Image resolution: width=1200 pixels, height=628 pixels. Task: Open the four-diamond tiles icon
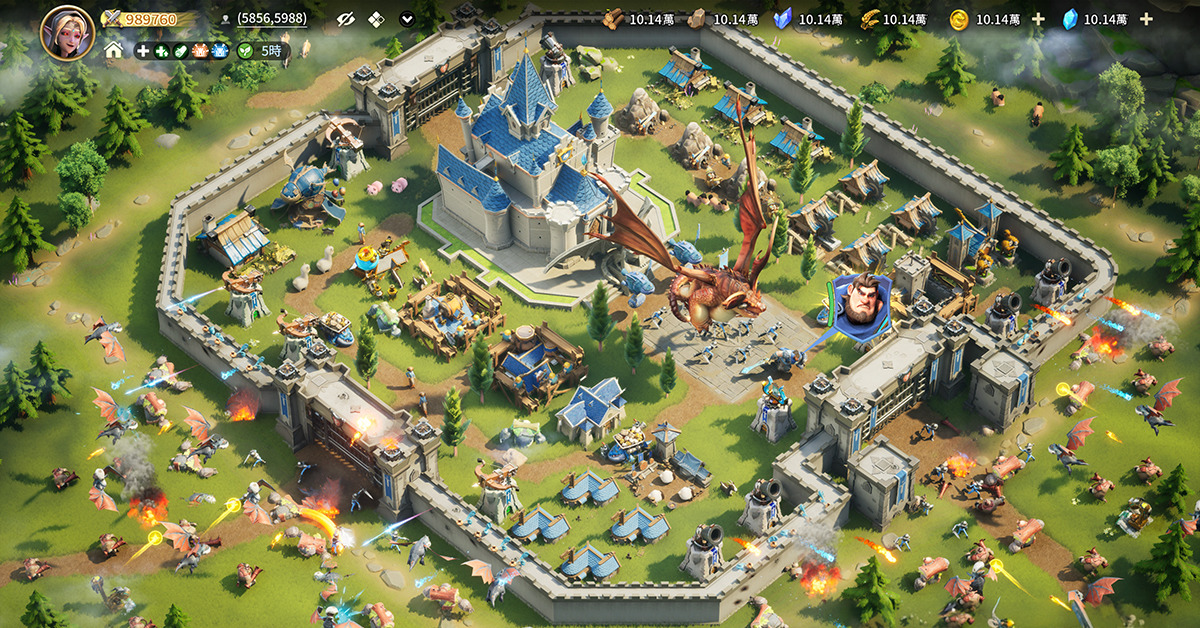(x=376, y=19)
